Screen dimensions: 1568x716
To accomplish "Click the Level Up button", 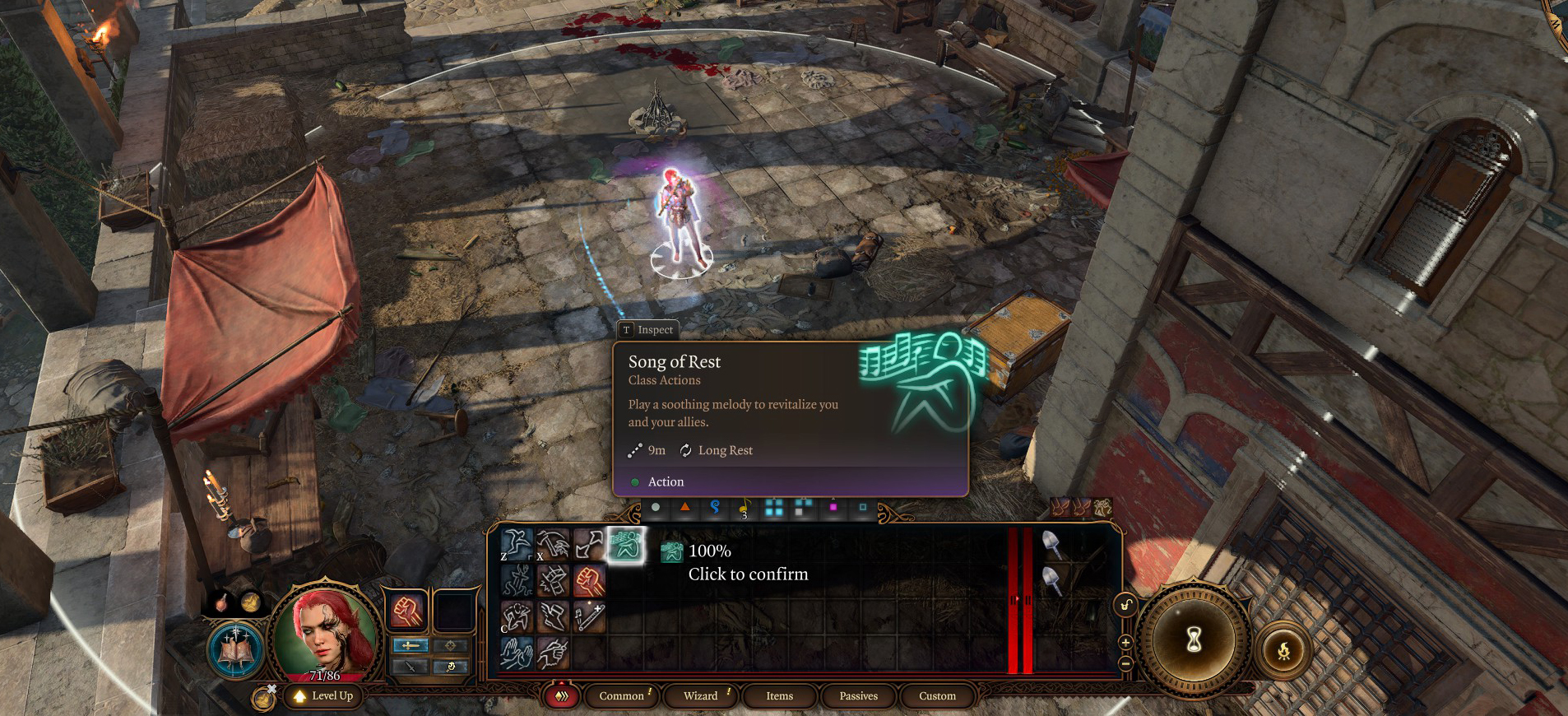I will pyautogui.click(x=324, y=695).
